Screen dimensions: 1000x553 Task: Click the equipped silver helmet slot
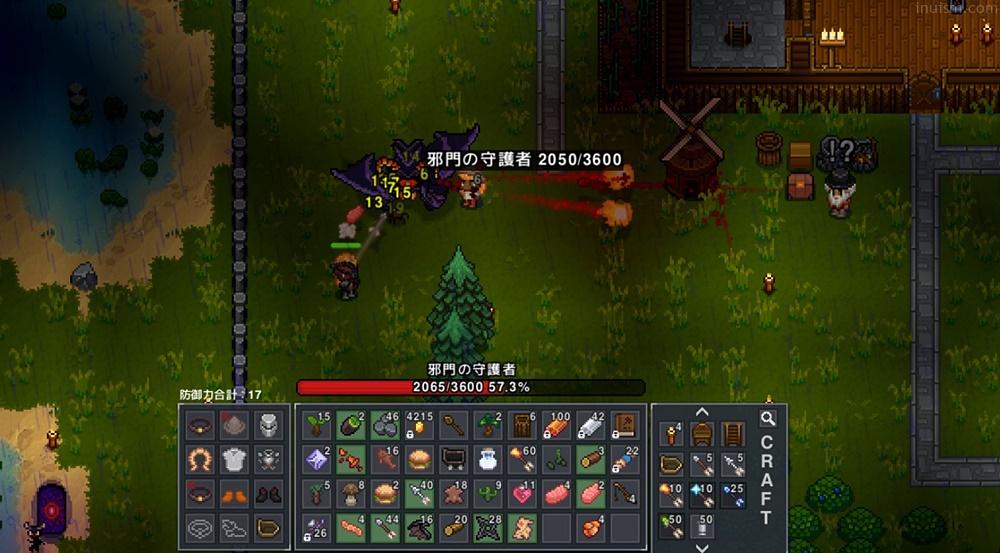[267, 425]
